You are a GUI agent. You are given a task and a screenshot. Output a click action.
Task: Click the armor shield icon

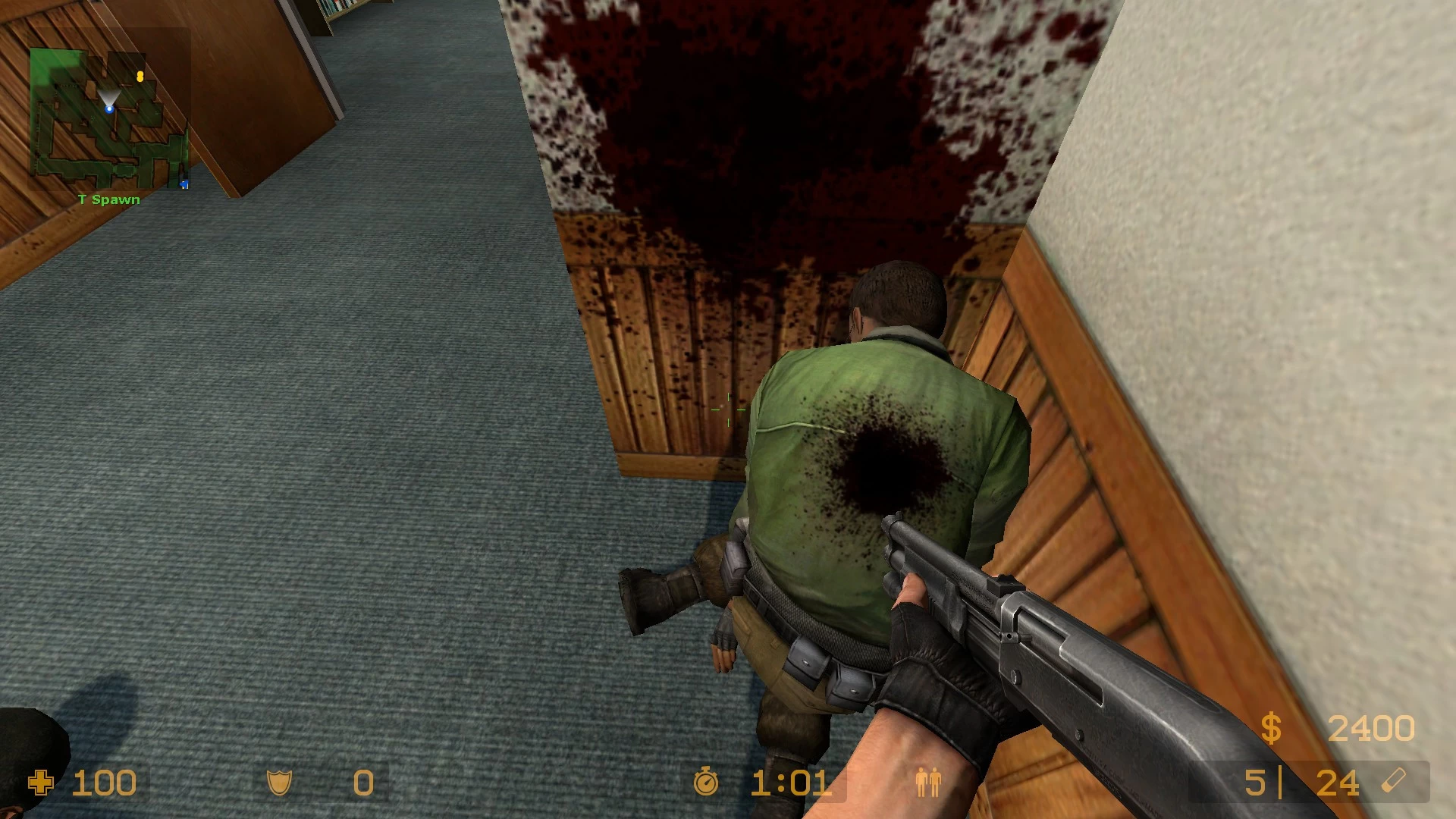tap(279, 783)
